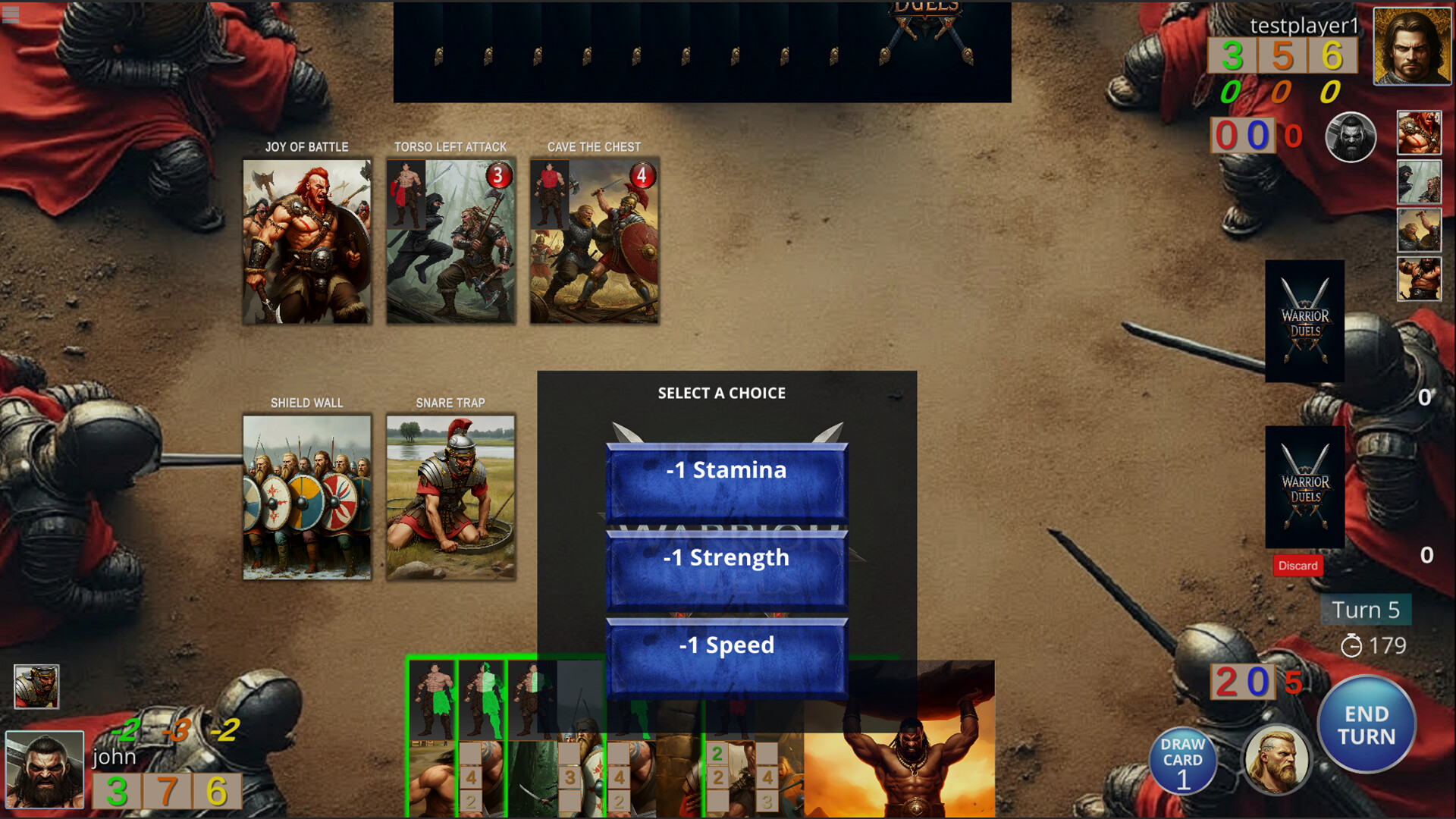Select the "-1 Strength" choice
Image resolution: width=1456 pixels, height=819 pixels.
pyautogui.click(x=726, y=557)
